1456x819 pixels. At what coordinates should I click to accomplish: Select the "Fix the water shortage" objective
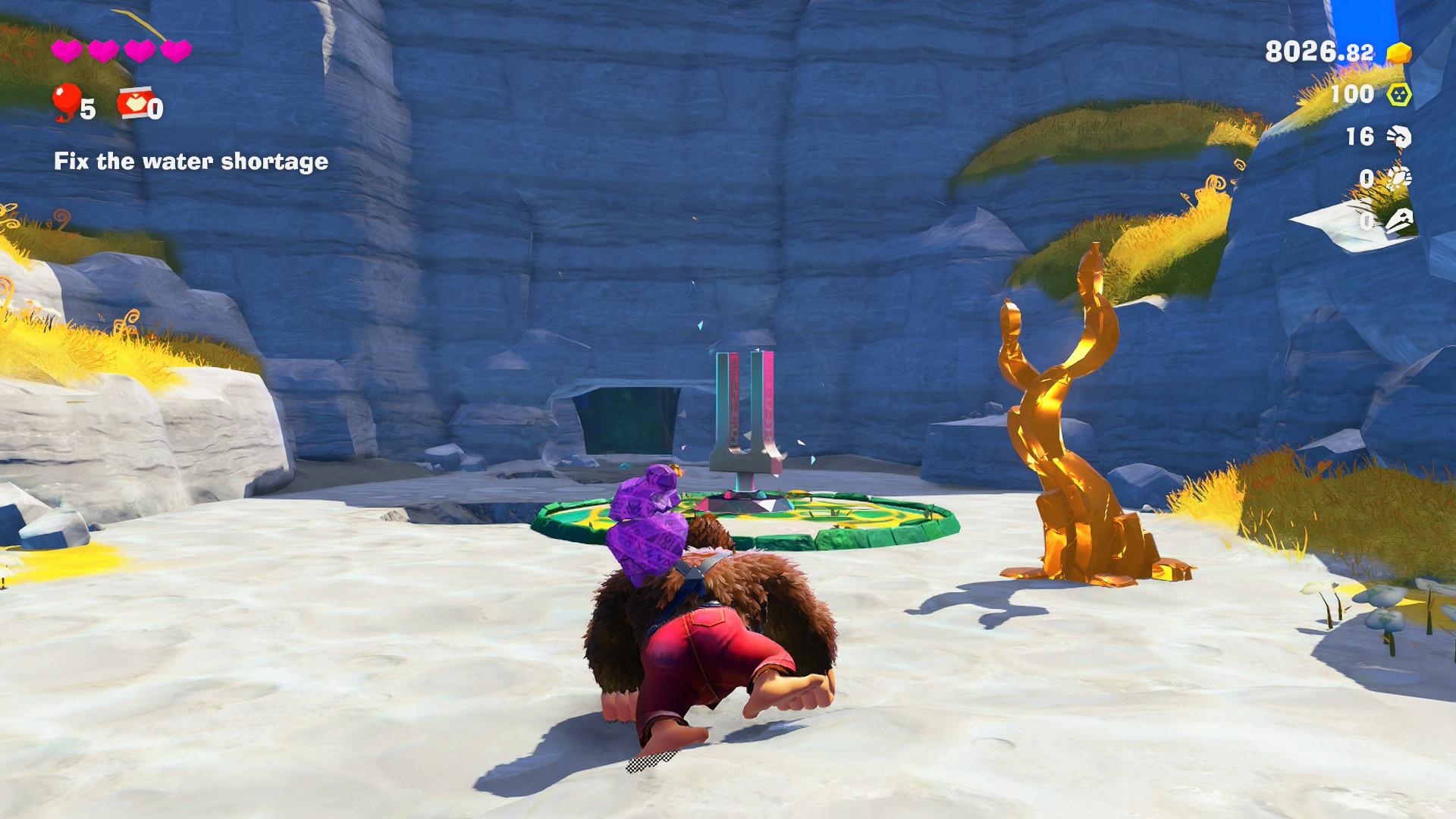coord(191,162)
